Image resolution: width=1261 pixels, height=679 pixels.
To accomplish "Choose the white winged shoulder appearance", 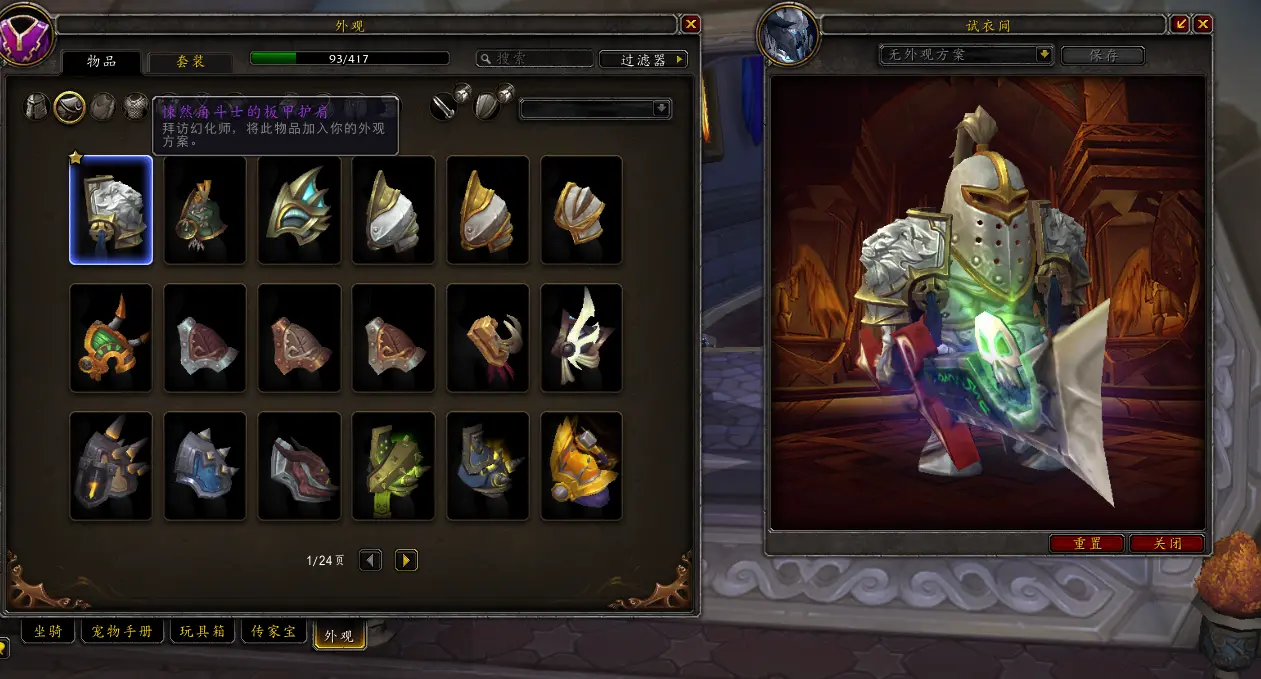I will (x=581, y=338).
